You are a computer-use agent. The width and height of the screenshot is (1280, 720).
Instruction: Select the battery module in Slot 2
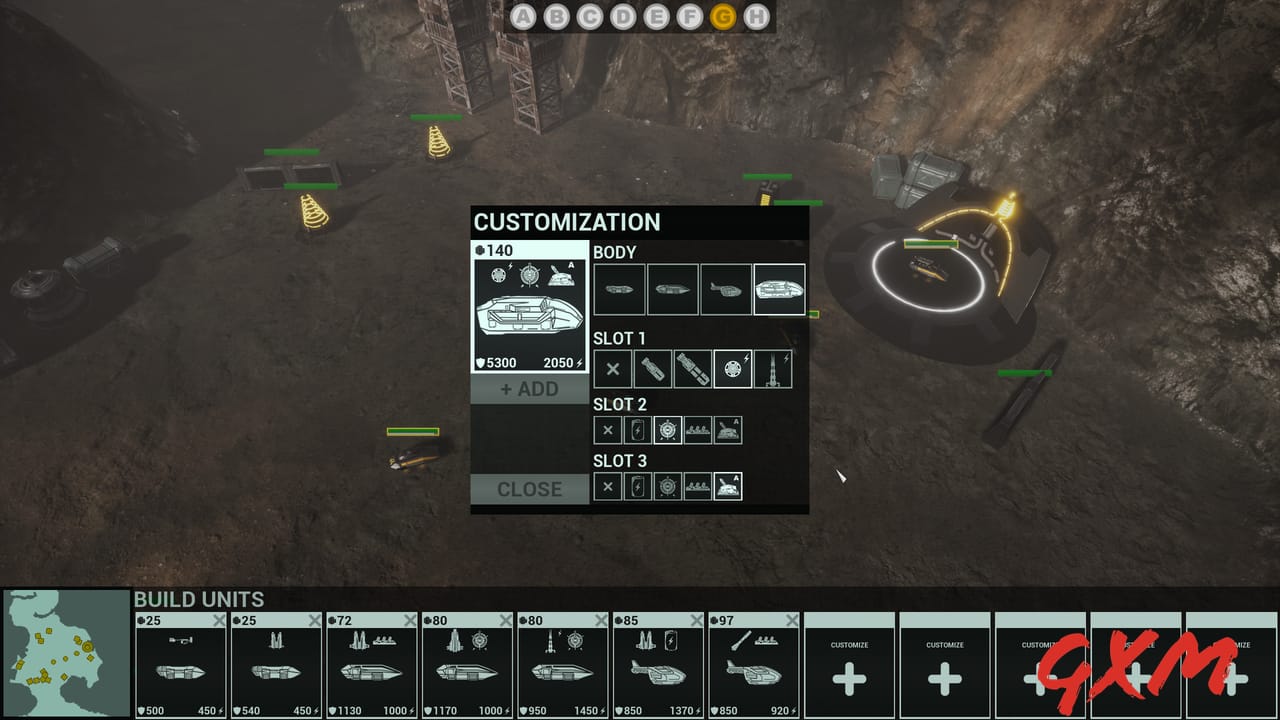636,429
